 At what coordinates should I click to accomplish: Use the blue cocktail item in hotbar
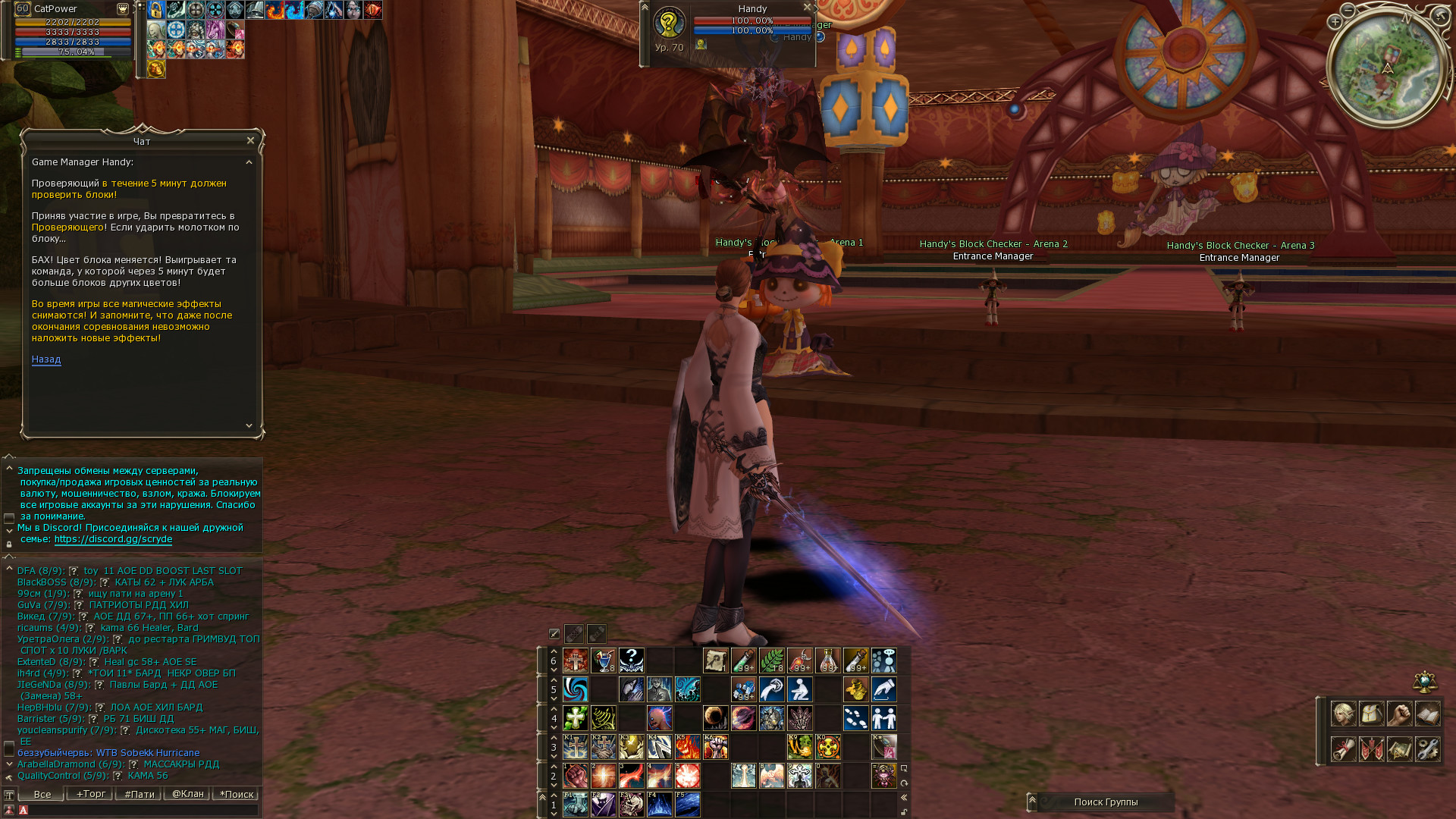(603, 661)
